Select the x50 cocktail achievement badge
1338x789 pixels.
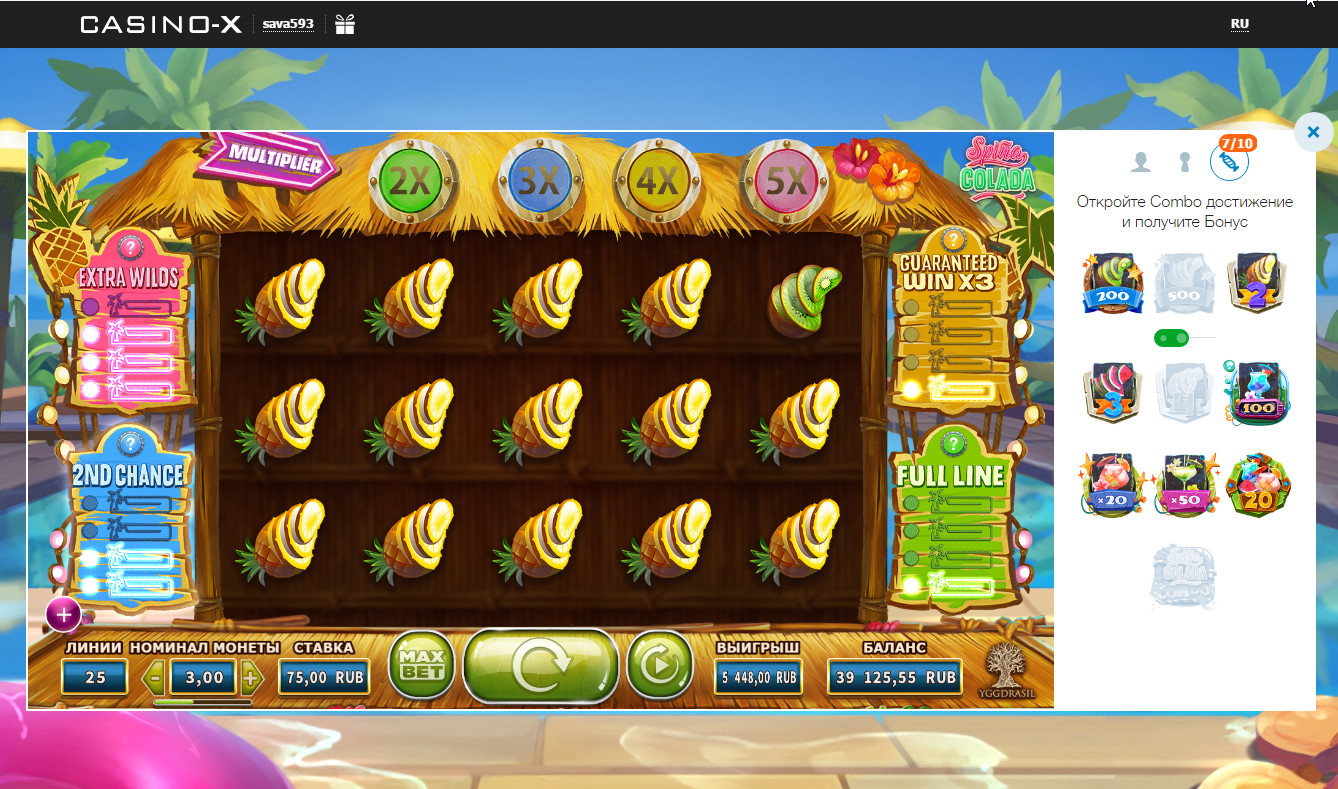[1185, 486]
